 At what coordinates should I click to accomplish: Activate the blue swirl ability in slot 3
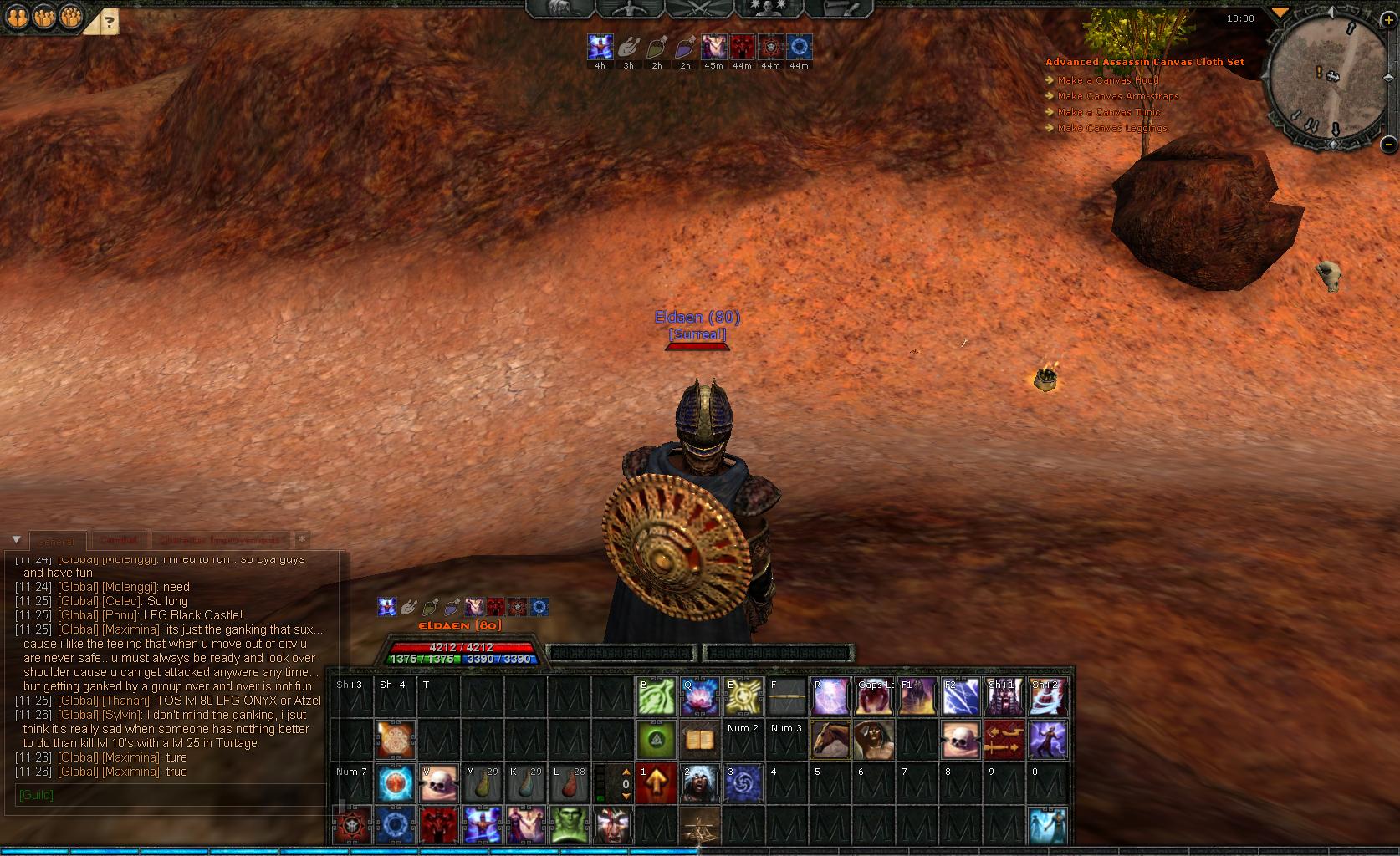(743, 783)
